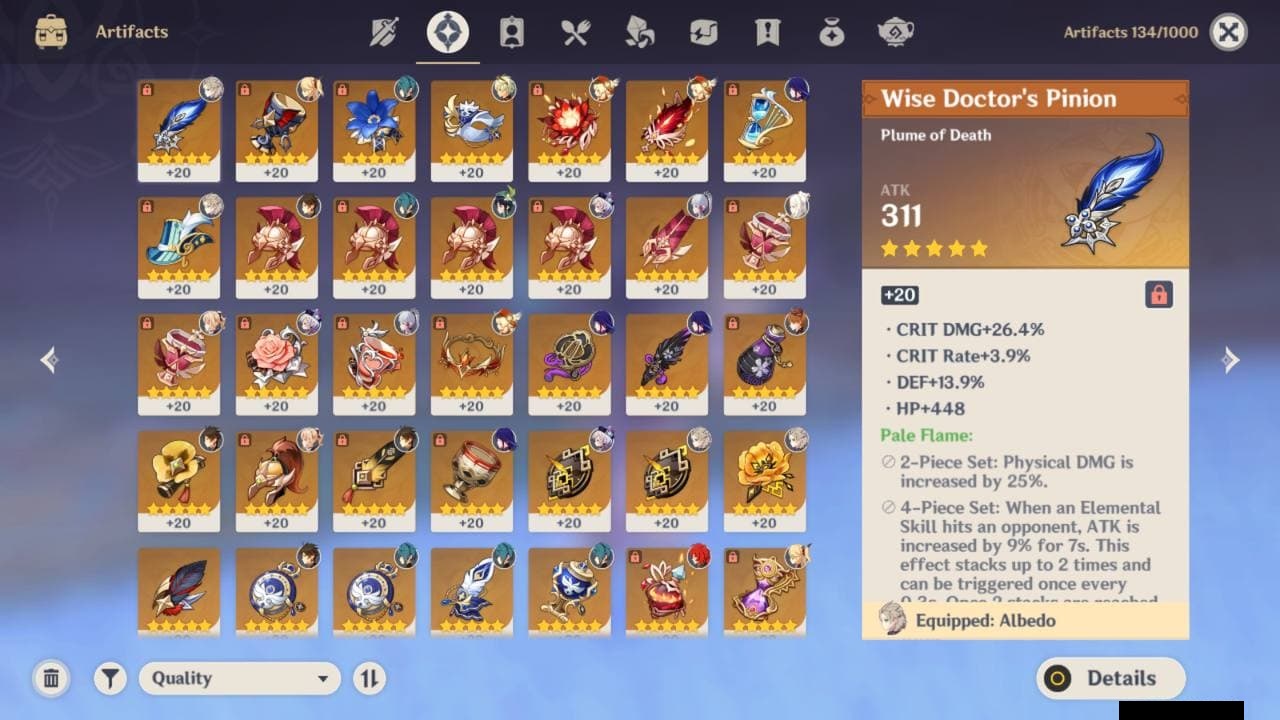
Task: Open the Materials tab
Action: pyautogui.click(x=639, y=33)
